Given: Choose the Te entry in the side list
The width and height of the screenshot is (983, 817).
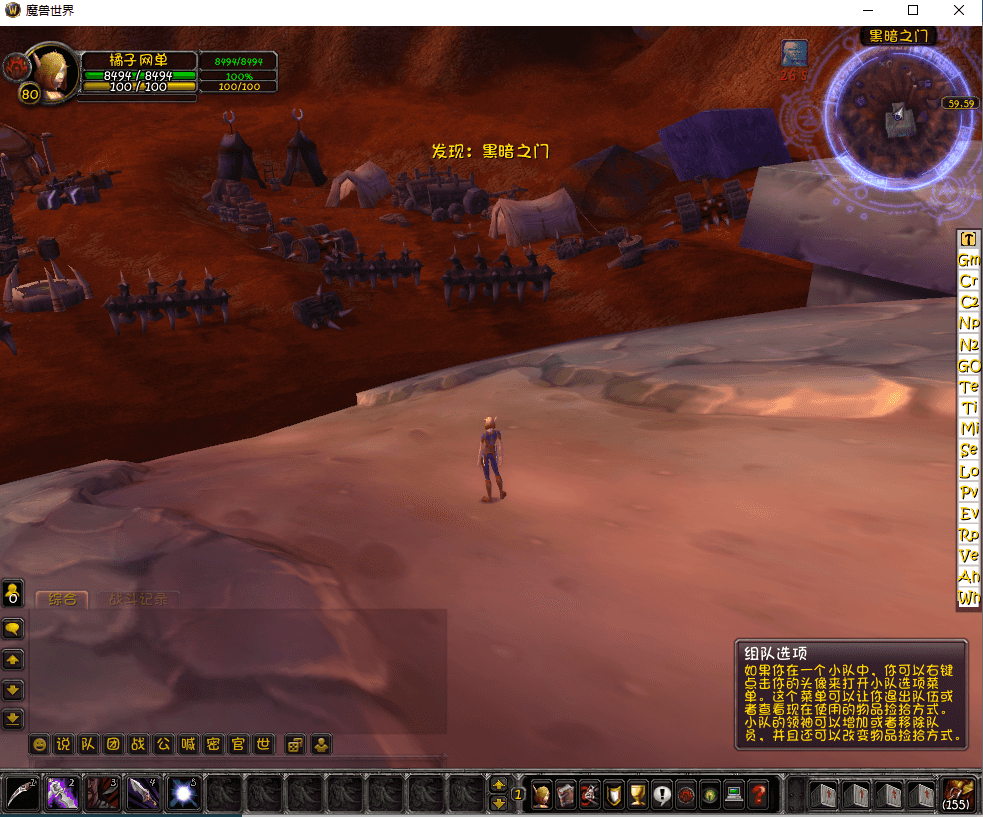Looking at the screenshot, I should [969, 387].
